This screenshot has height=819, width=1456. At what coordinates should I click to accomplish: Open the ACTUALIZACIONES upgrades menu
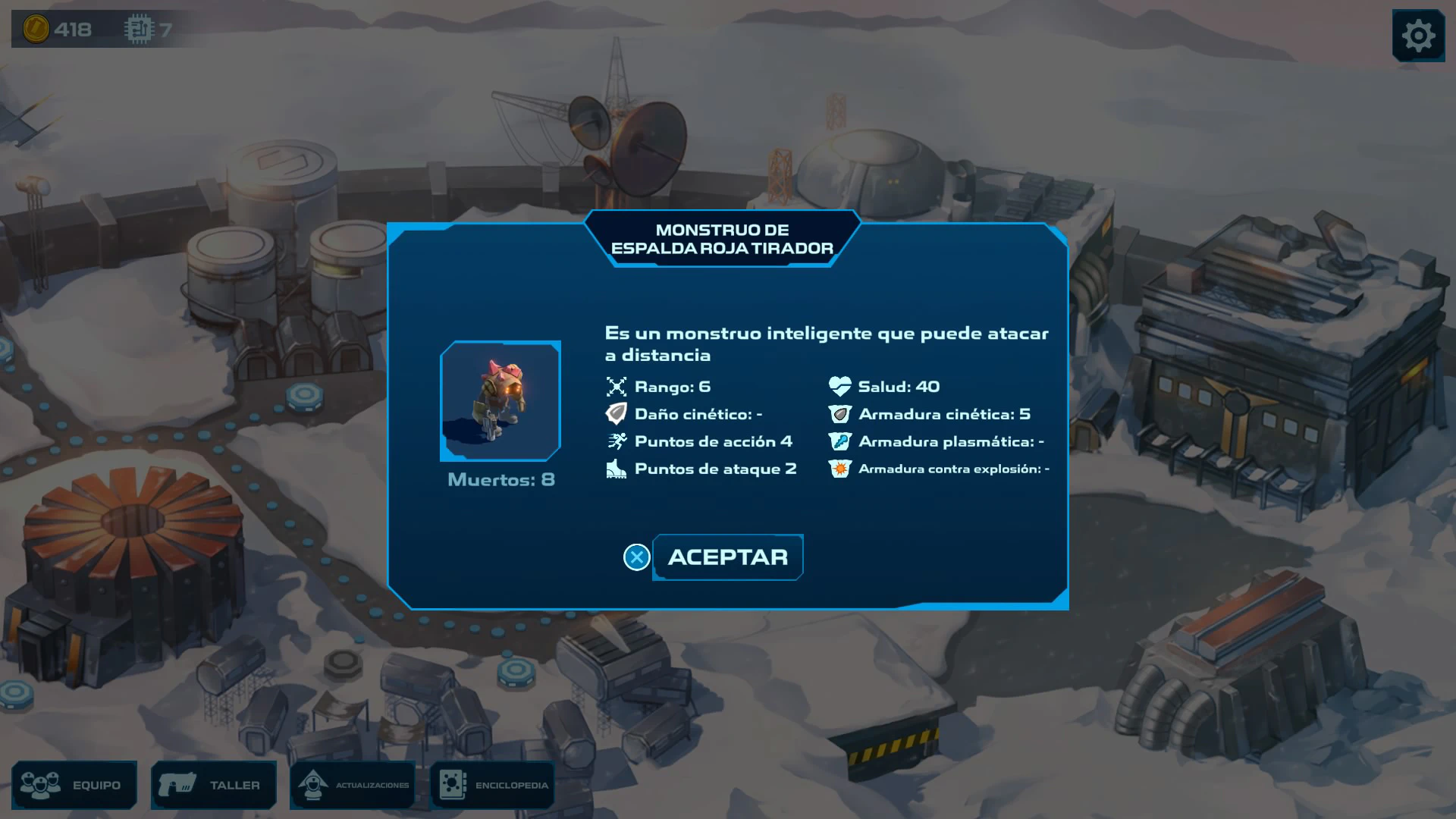point(353,785)
